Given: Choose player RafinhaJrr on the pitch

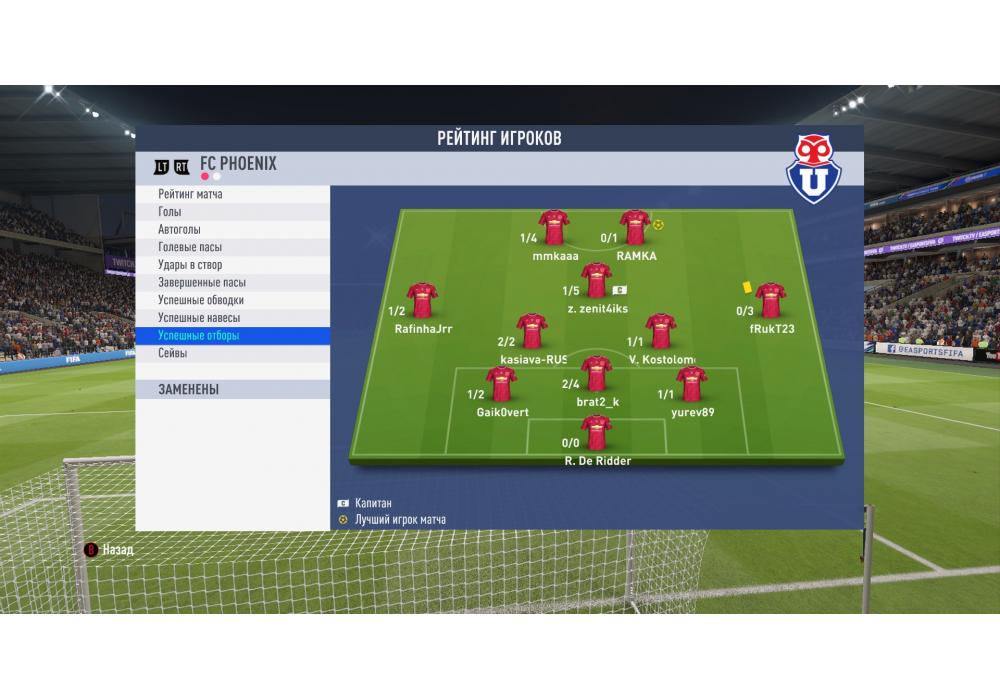Looking at the screenshot, I should pyautogui.click(x=422, y=300).
